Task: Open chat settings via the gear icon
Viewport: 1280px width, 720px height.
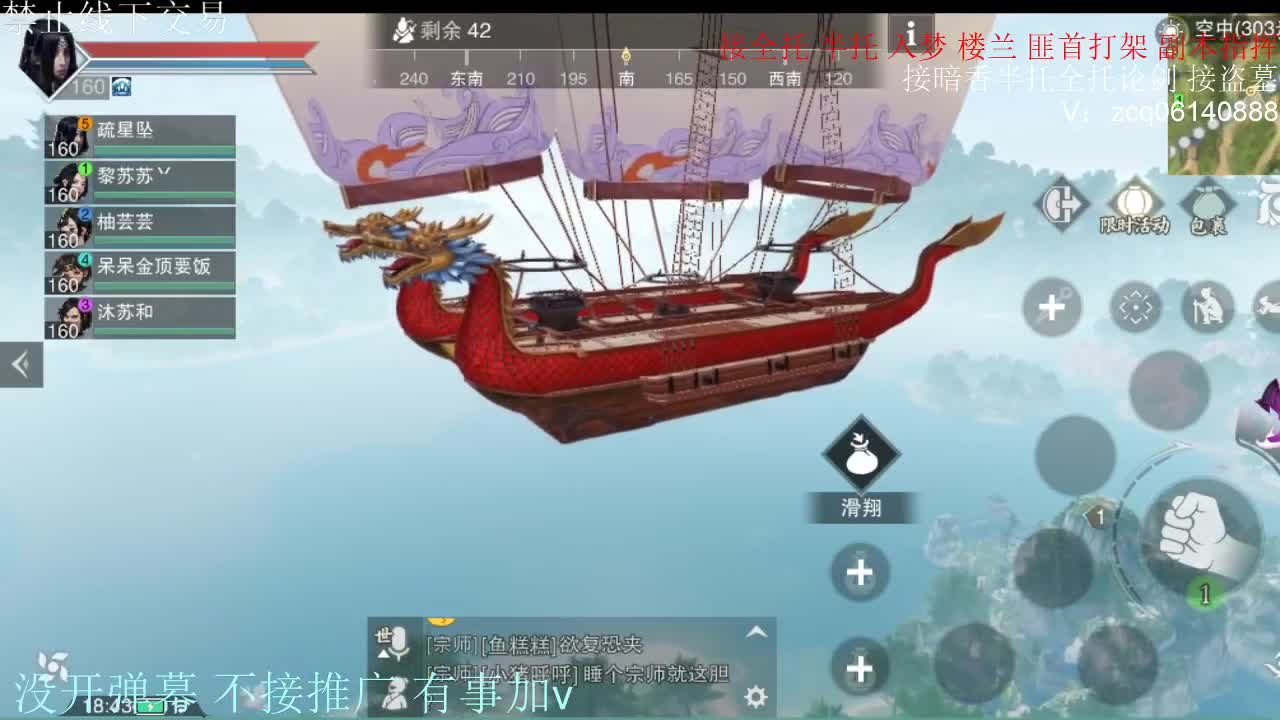Action: (754, 695)
